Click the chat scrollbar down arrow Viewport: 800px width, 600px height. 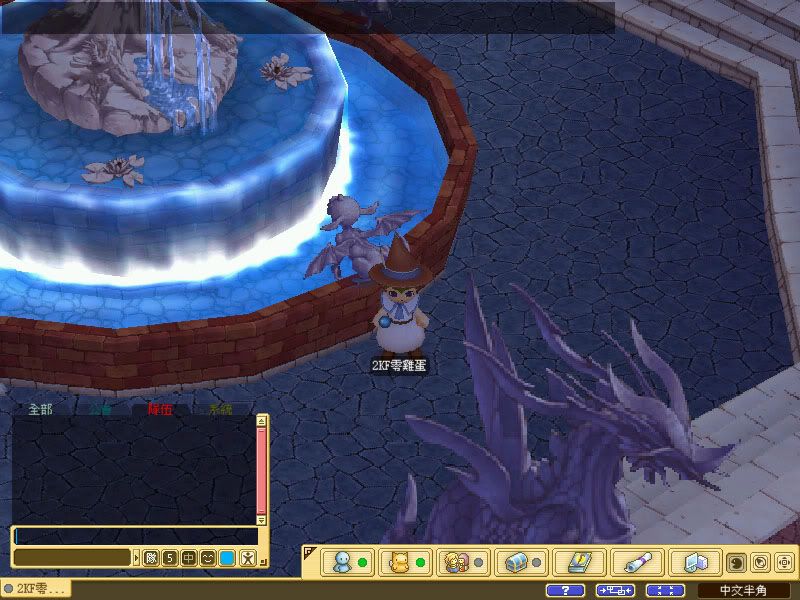point(262,520)
